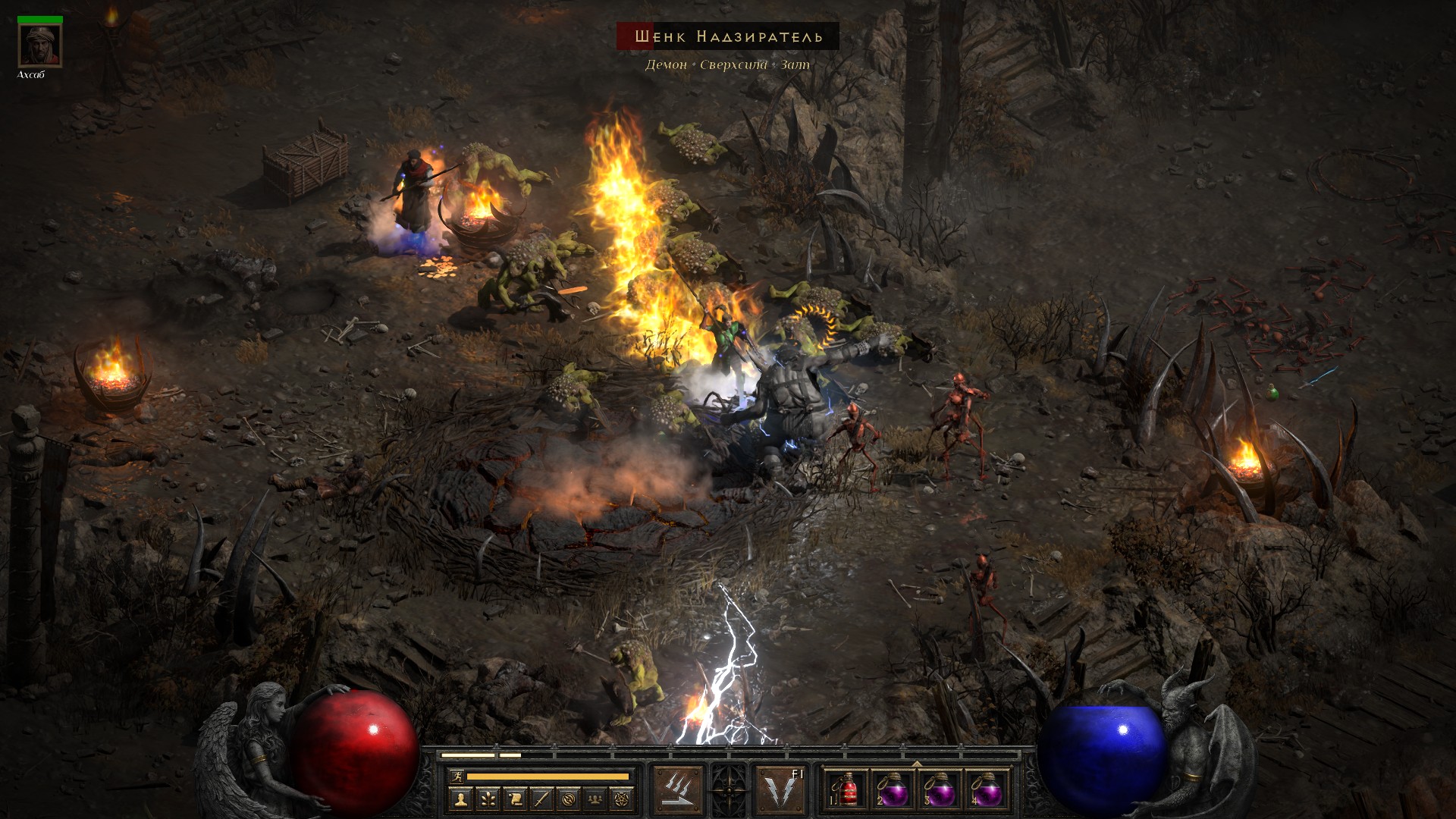Open the game menu pentagram icon

pos(623,799)
